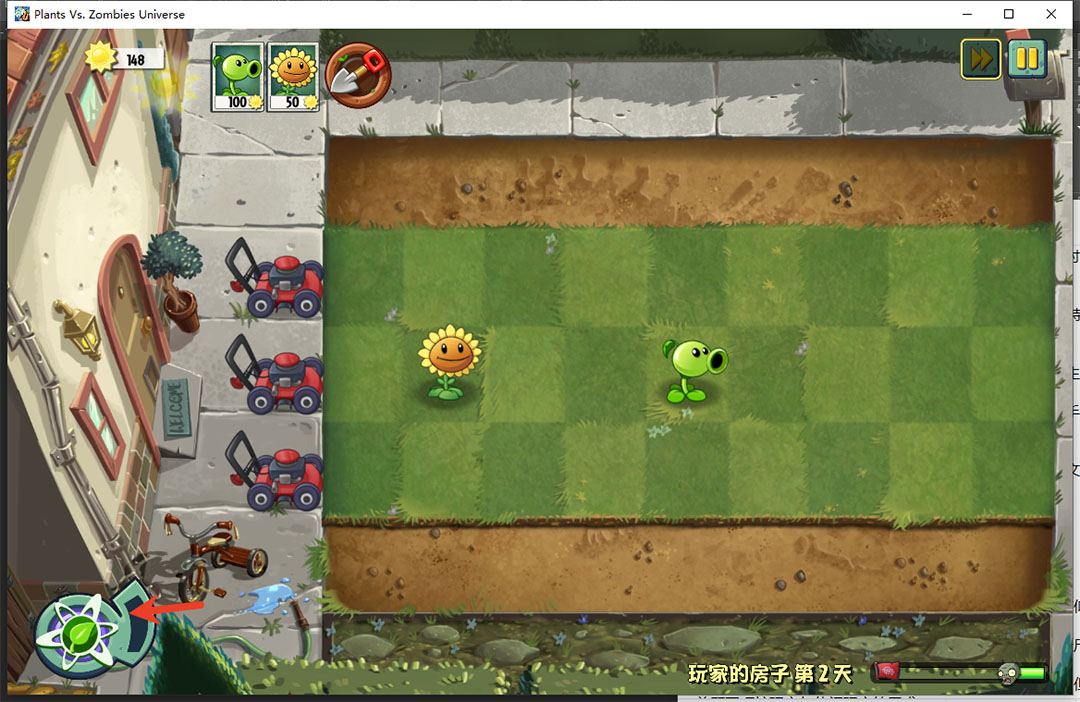Select the Peashooter seed packet
The width and height of the screenshot is (1080, 702).
coord(237,76)
